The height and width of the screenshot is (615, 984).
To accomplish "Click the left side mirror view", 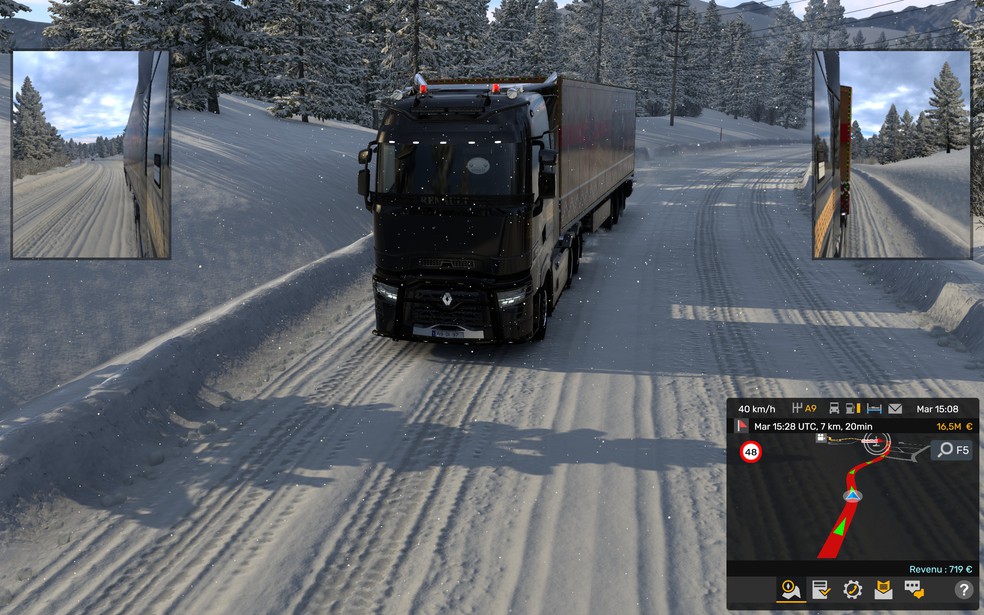I will click(x=91, y=154).
